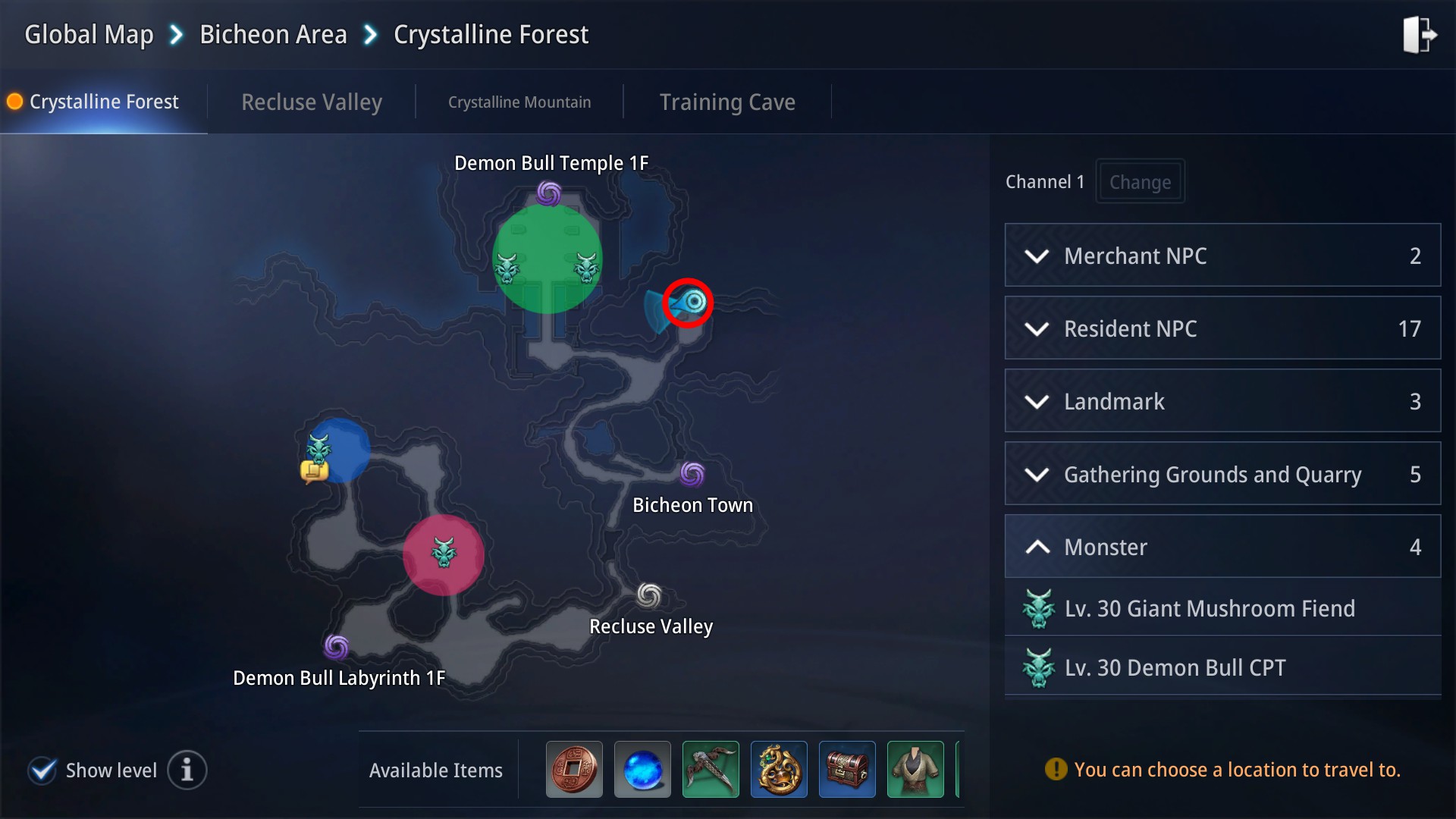Viewport: 1456px width, 819px height.
Task: Open the Training Cave tab
Action: (x=727, y=102)
